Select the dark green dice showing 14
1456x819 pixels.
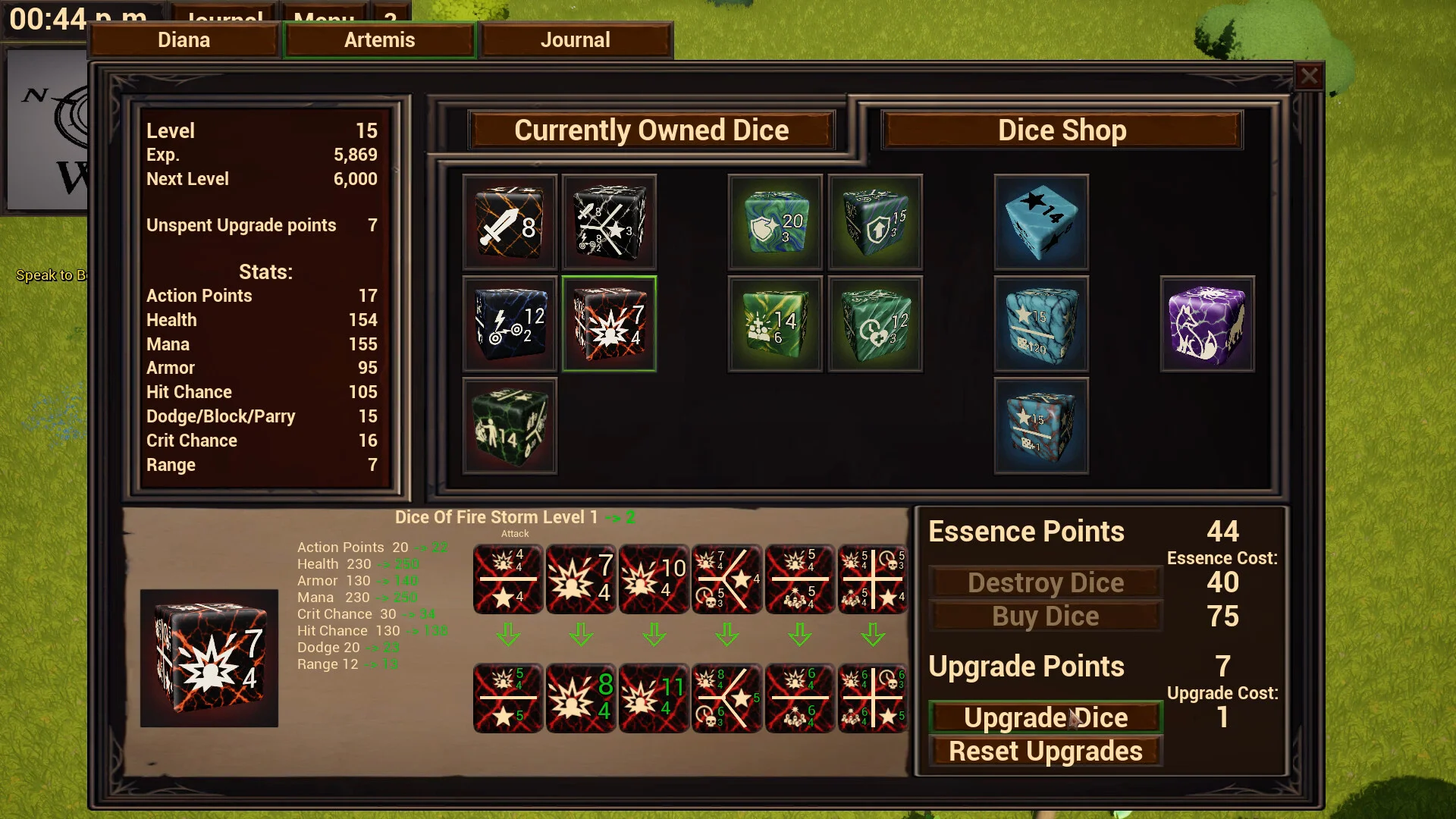[x=510, y=426]
